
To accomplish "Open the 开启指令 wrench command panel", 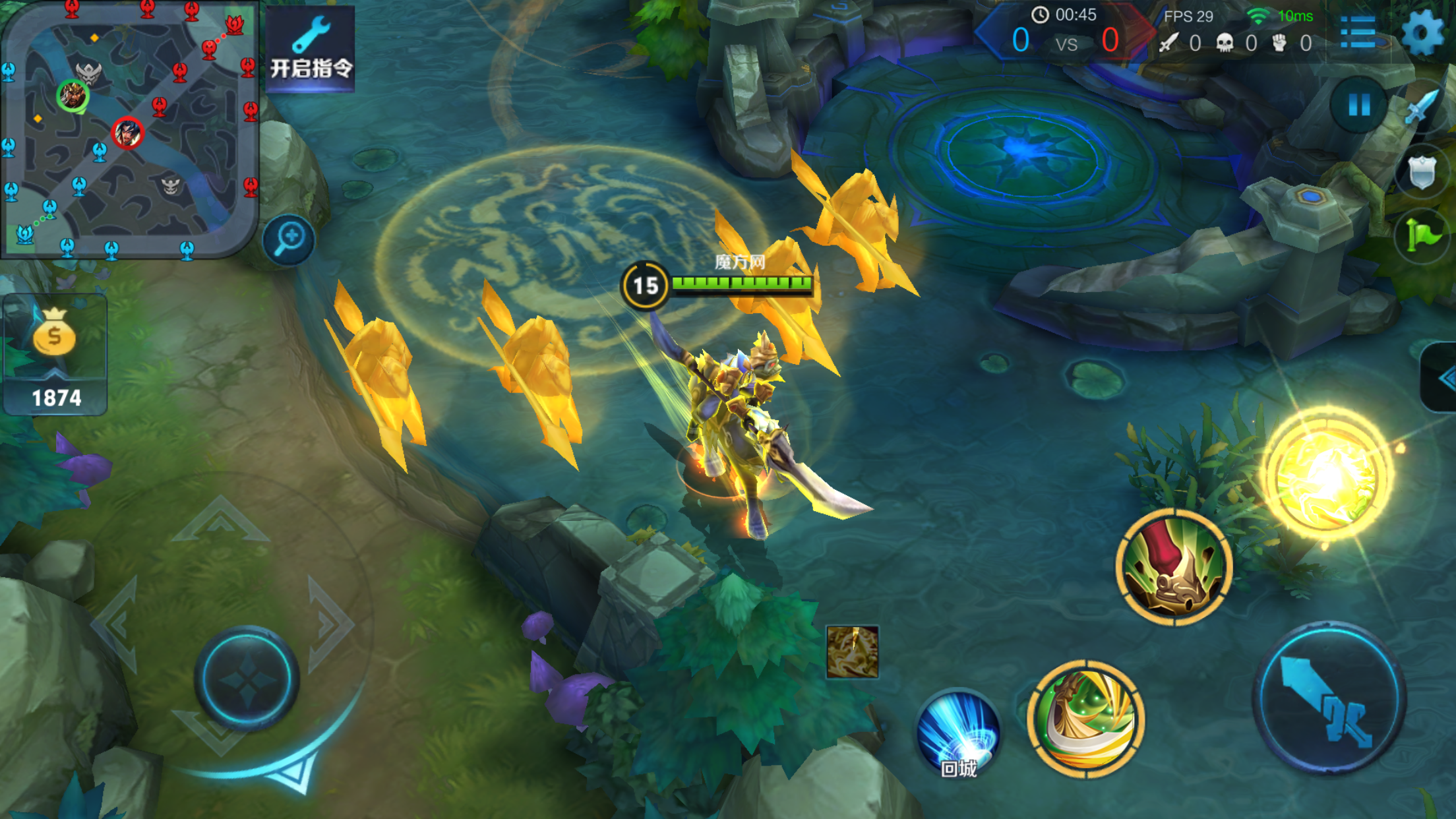I will pyautogui.click(x=311, y=49).
